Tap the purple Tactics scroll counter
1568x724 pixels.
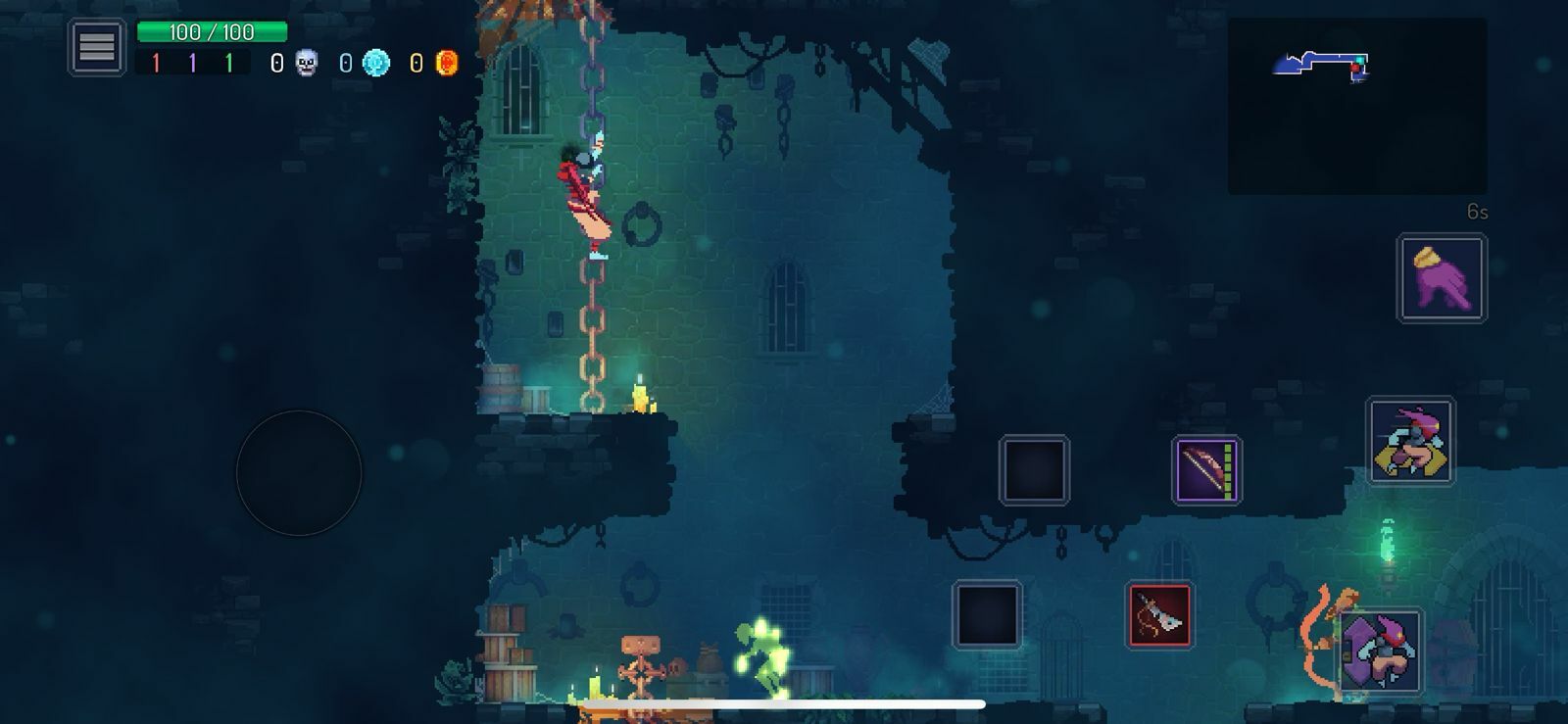pyautogui.click(x=193, y=62)
